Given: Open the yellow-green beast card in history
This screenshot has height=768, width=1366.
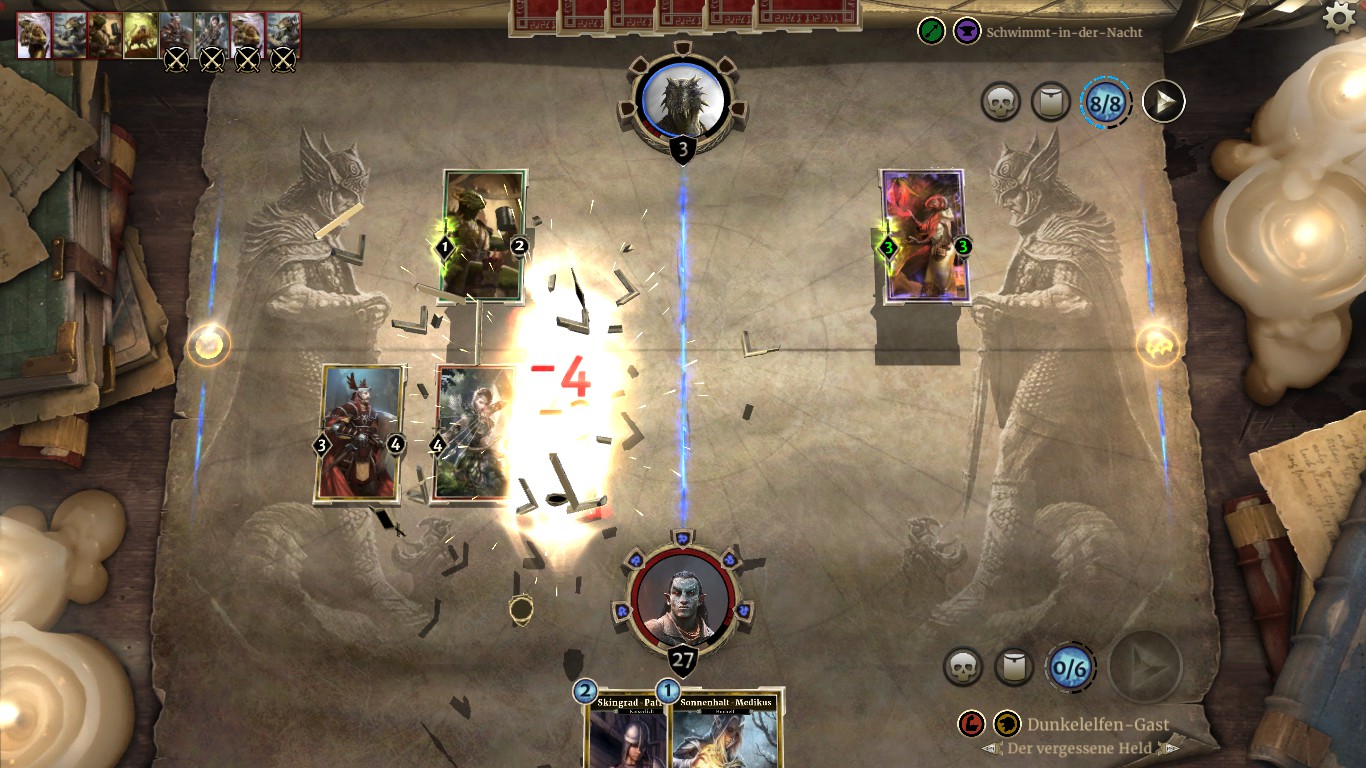Looking at the screenshot, I should pyautogui.click(x=141, y=36).
